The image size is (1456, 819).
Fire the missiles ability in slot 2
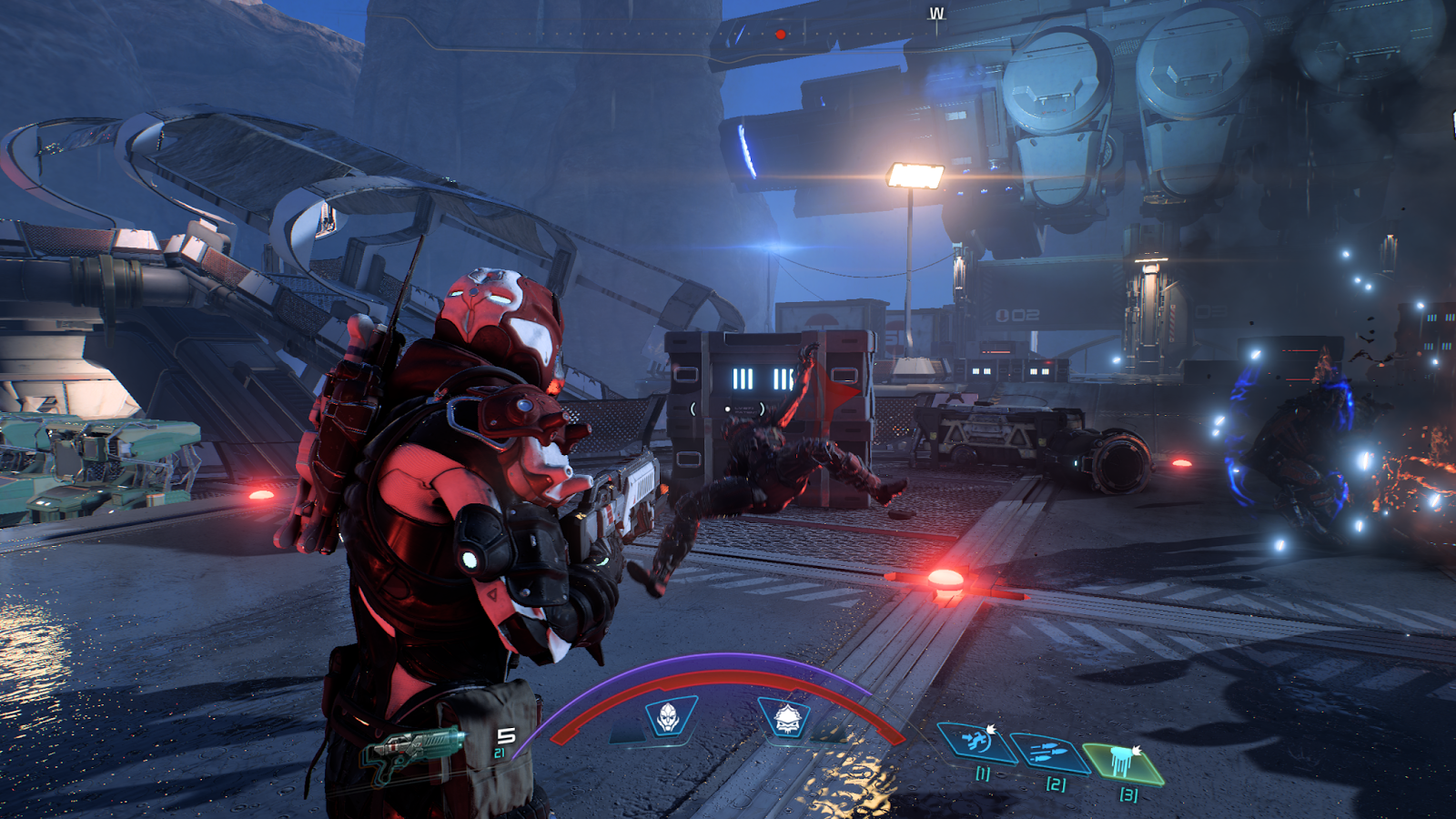click(1048, 753)
